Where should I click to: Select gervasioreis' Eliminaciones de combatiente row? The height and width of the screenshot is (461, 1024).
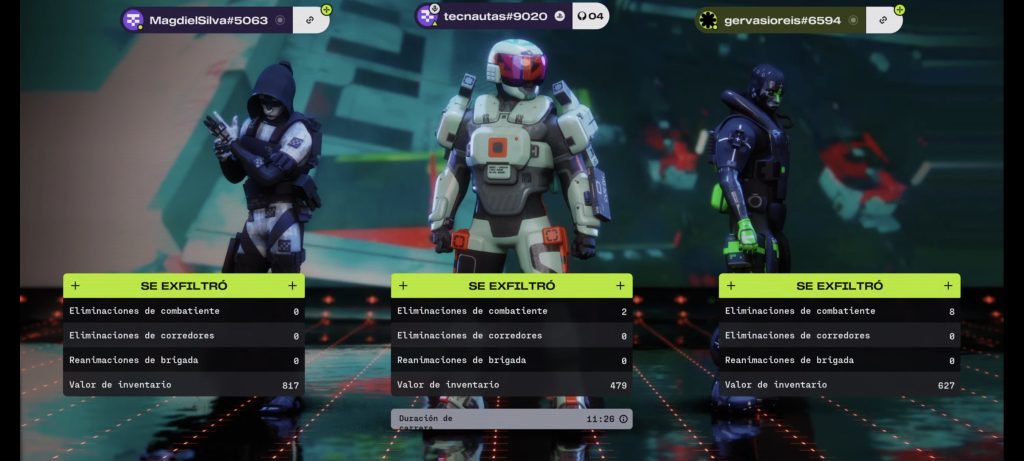[839, 311]
